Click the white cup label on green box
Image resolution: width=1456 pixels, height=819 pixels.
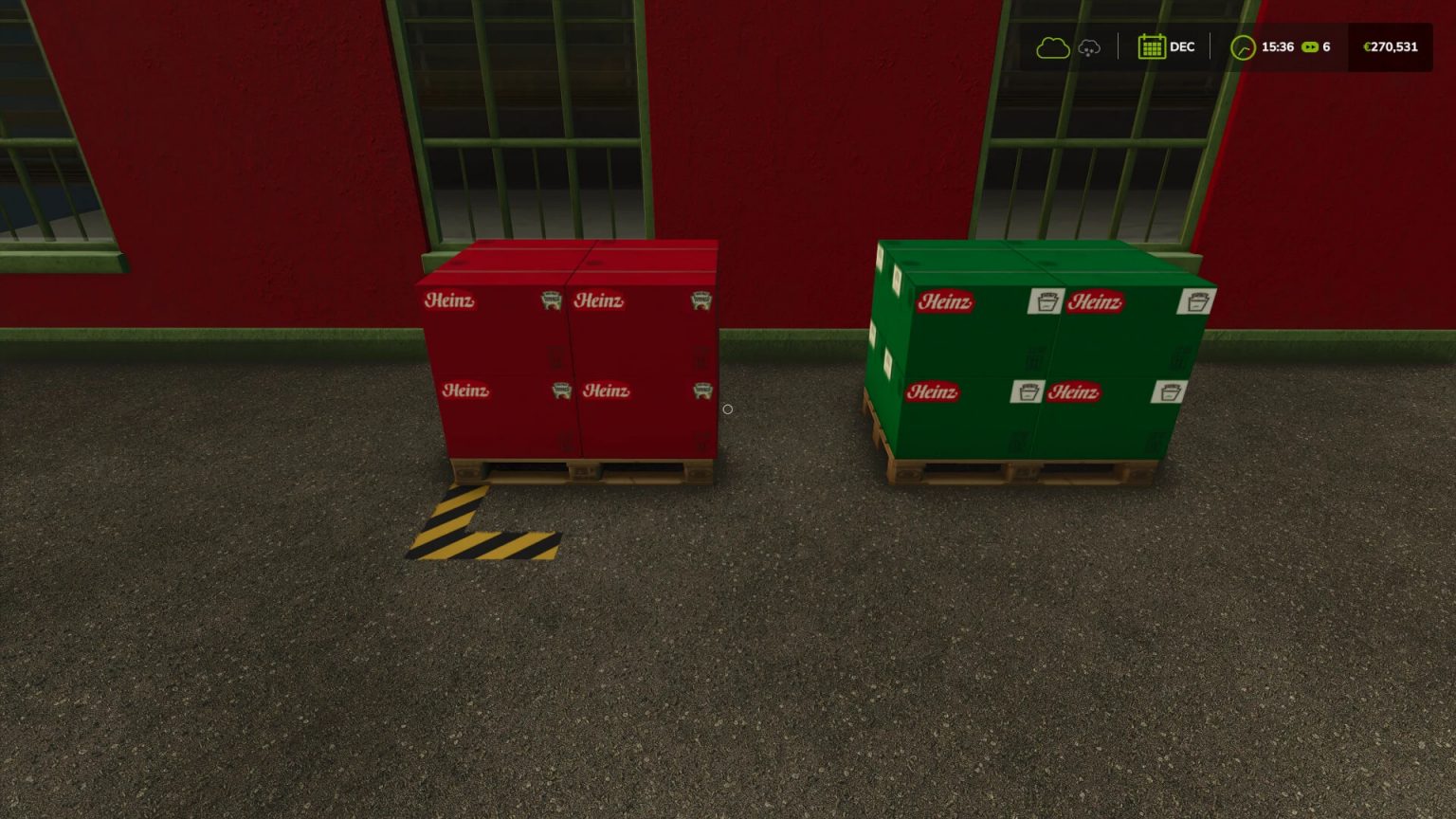pyautogui.click(x=1046, y=300)
